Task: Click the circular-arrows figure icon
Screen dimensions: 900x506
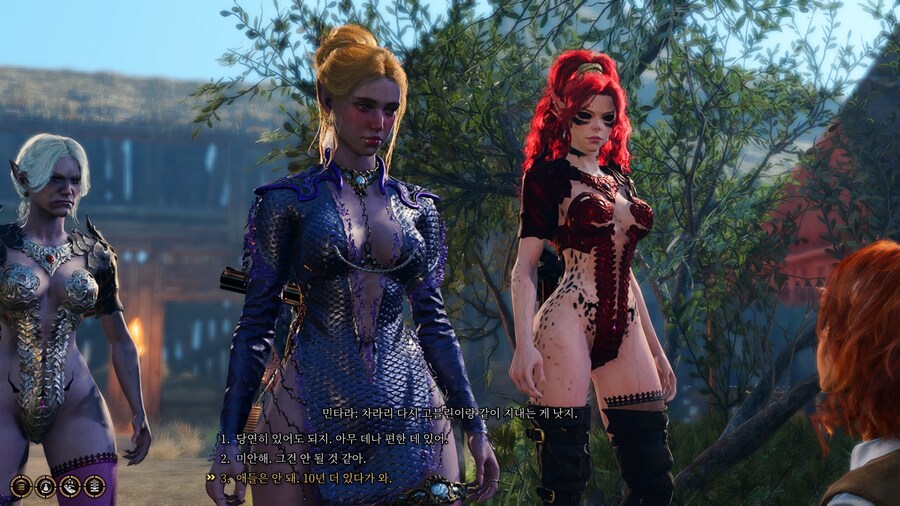Action: [46, 486]
